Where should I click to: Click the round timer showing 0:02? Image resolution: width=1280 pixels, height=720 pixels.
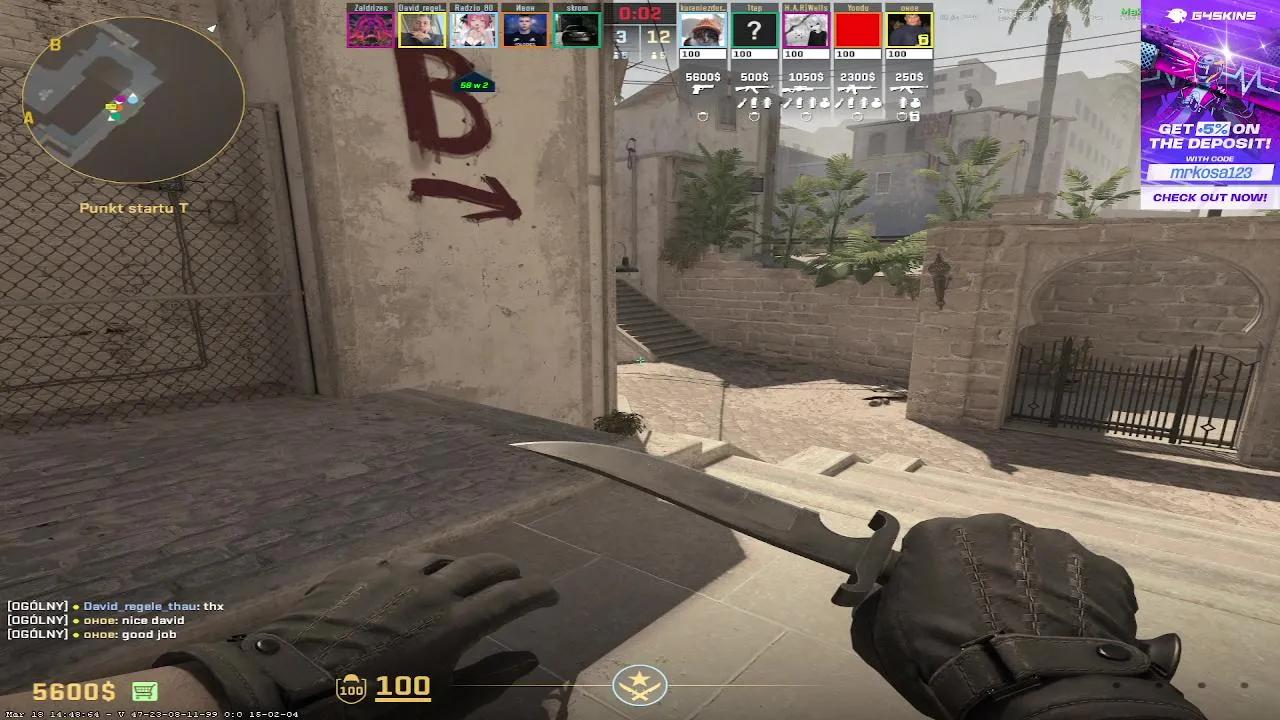[x=640, y=14]
